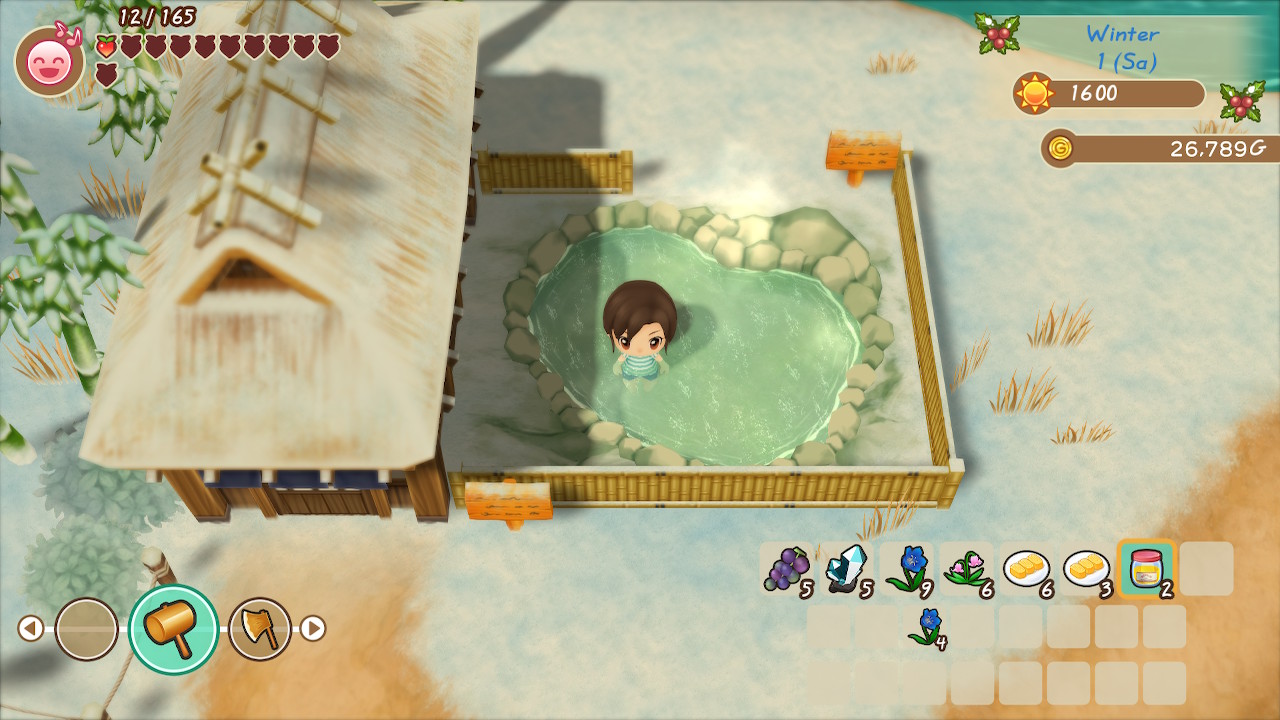Image resolution: width=1280 pixels, height=720 pixels.
Task: Cycle tools with the right arrow button
Action: 313,629
